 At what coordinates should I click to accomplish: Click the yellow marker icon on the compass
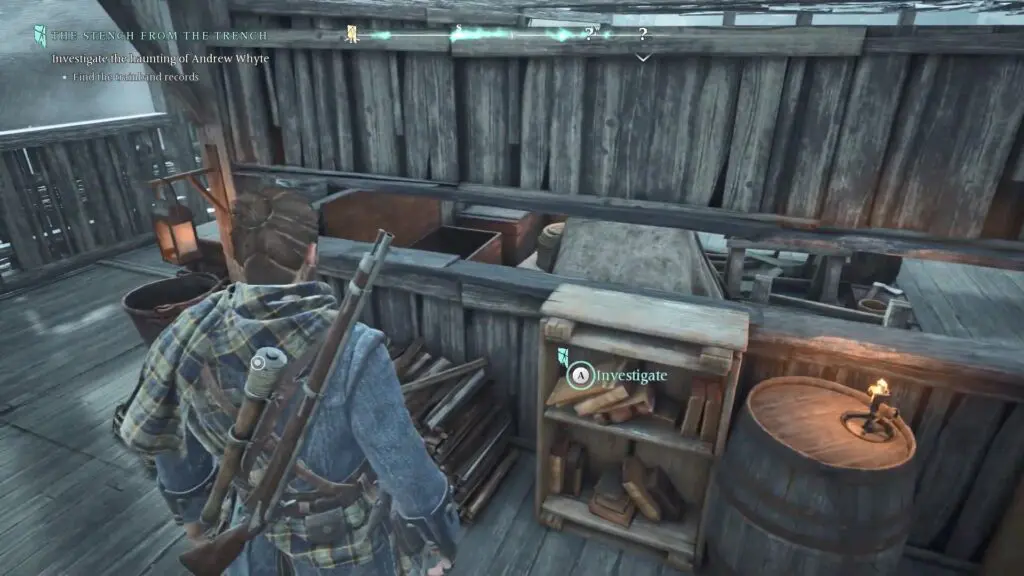pos(352,35)
